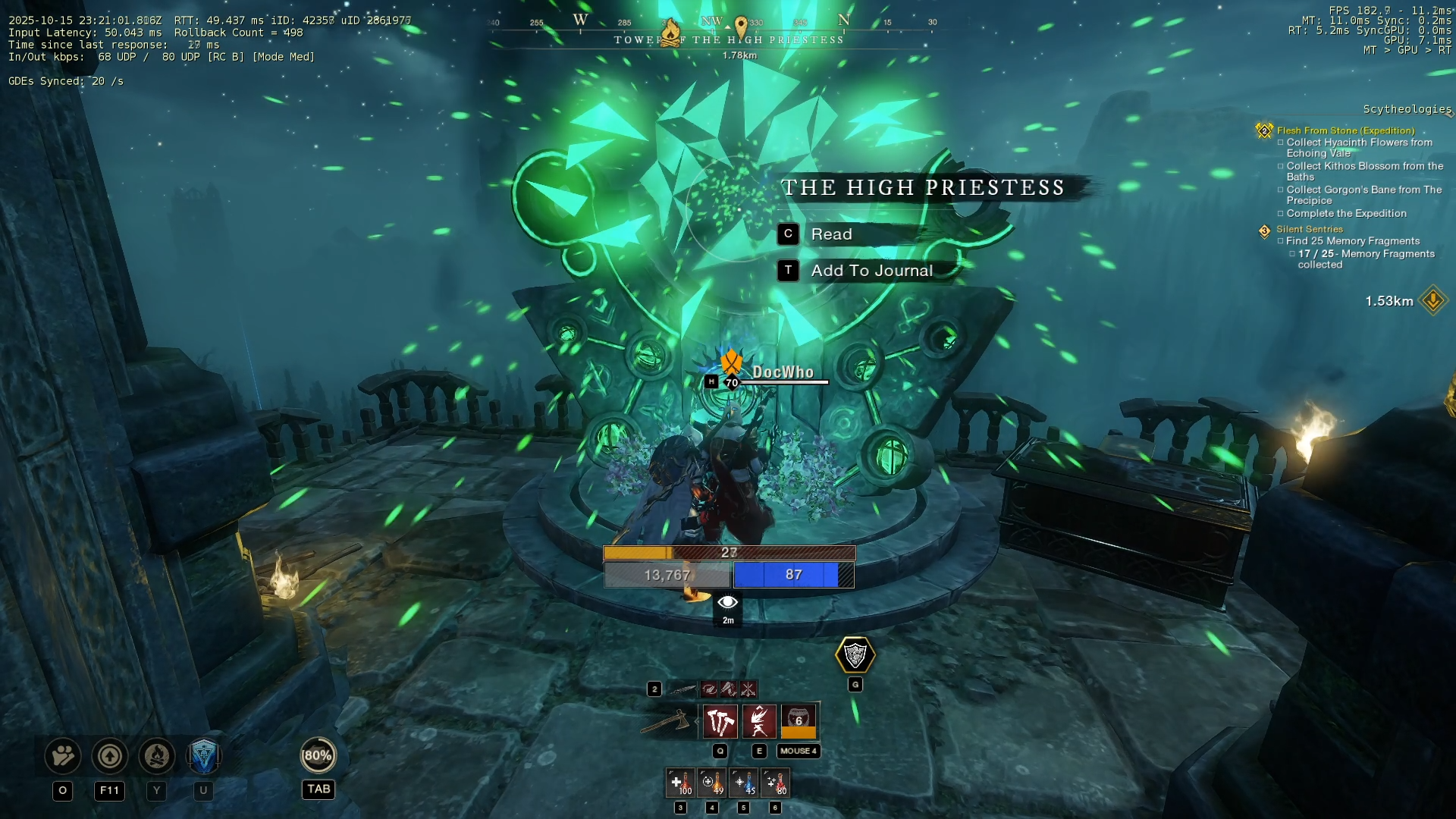Choose the Read option
Screen dimensions: 1456x819
831,234
